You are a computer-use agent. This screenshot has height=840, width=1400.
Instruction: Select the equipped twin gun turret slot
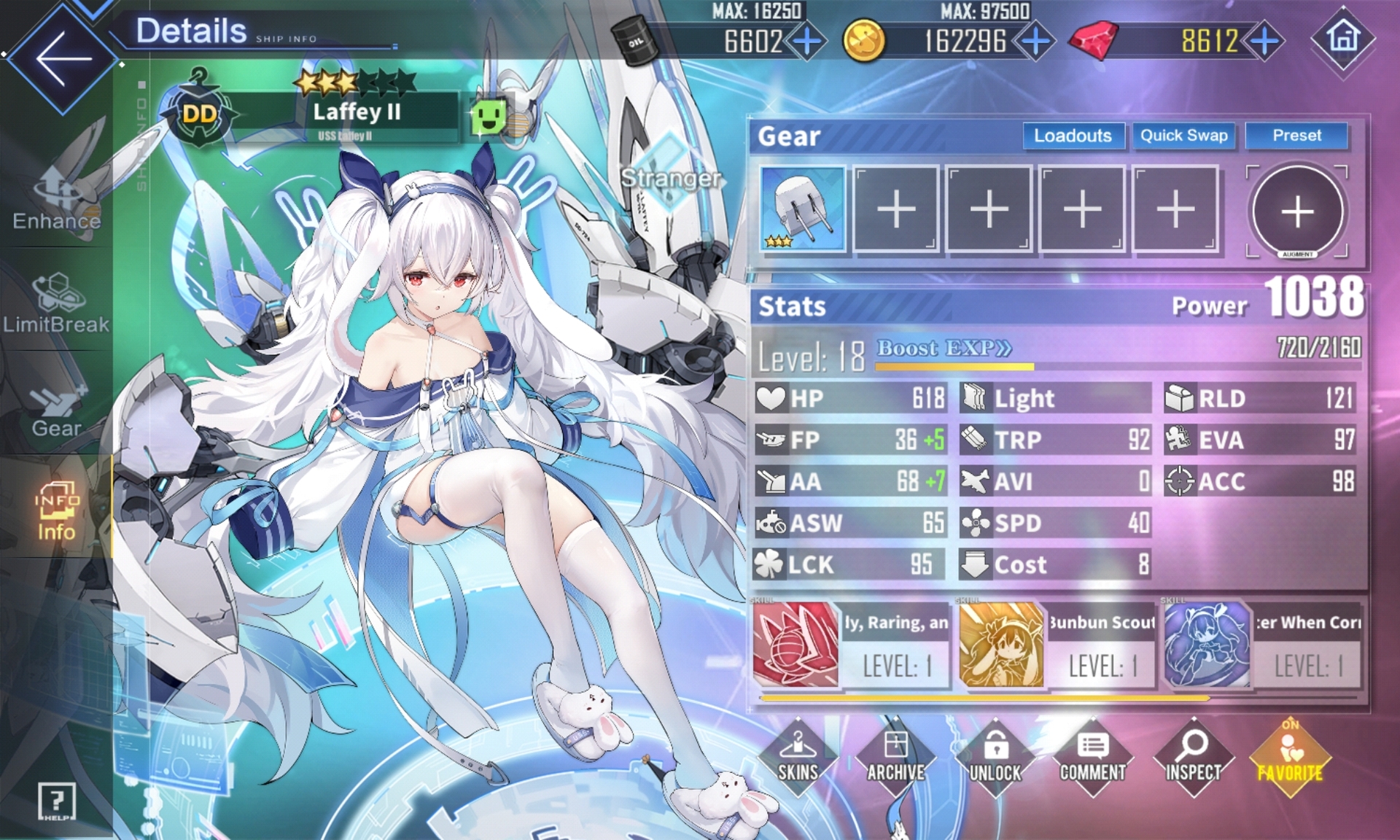click(x=803, y=209)
